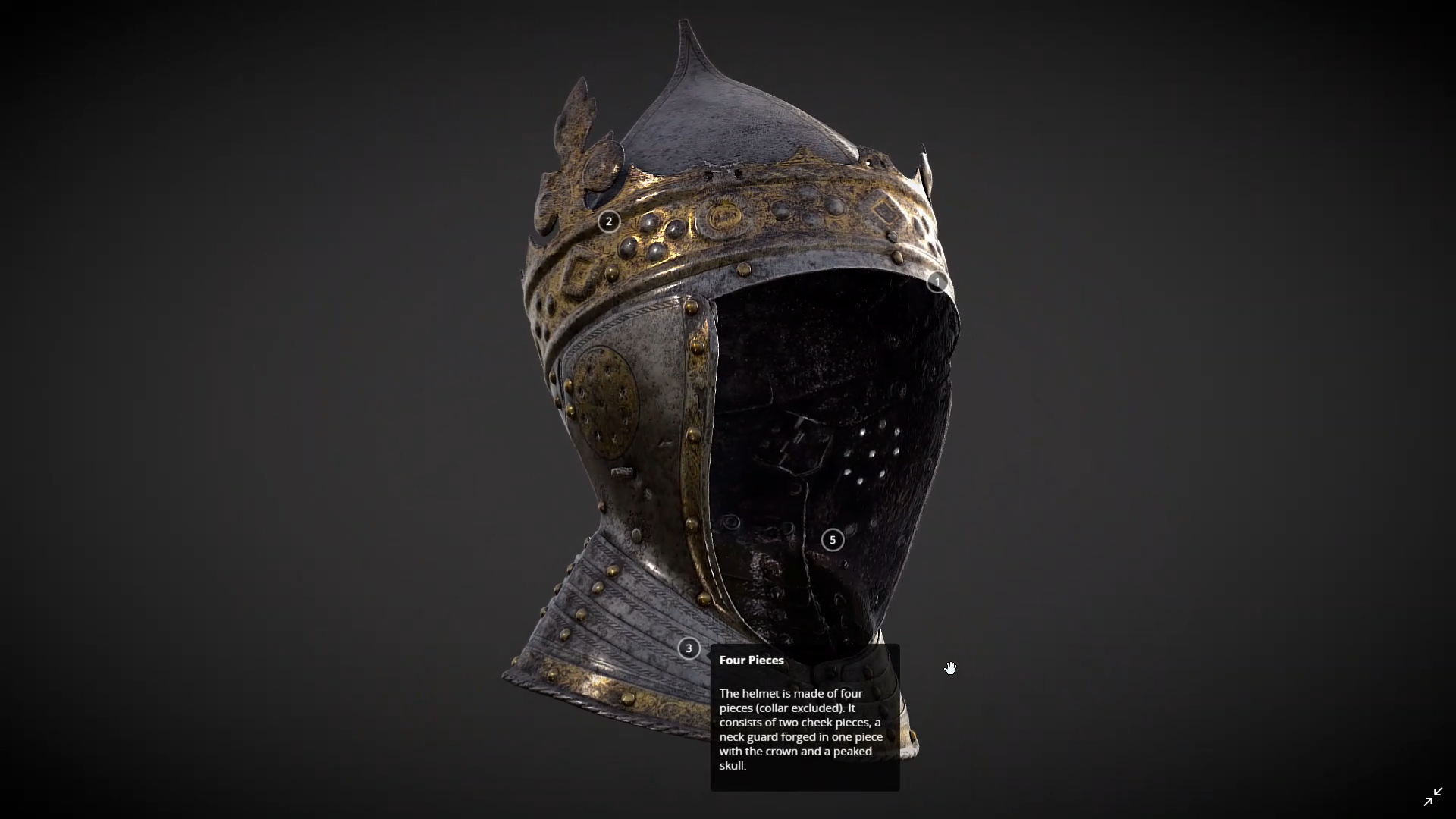Open annotation marker 1 on the helmet visor
The height and width of the screenshot is (819, 1456).
click(937, 281)
